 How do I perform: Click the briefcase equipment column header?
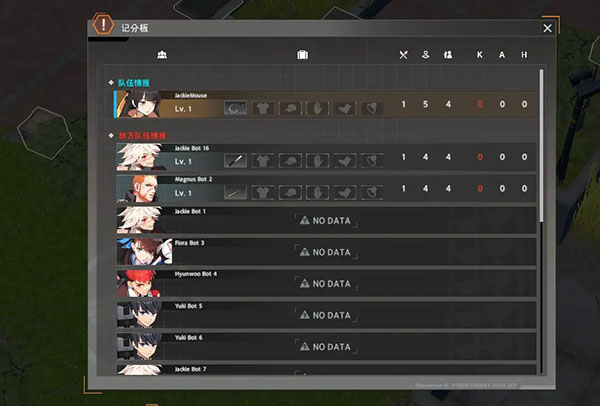click(x=302, y=54)
